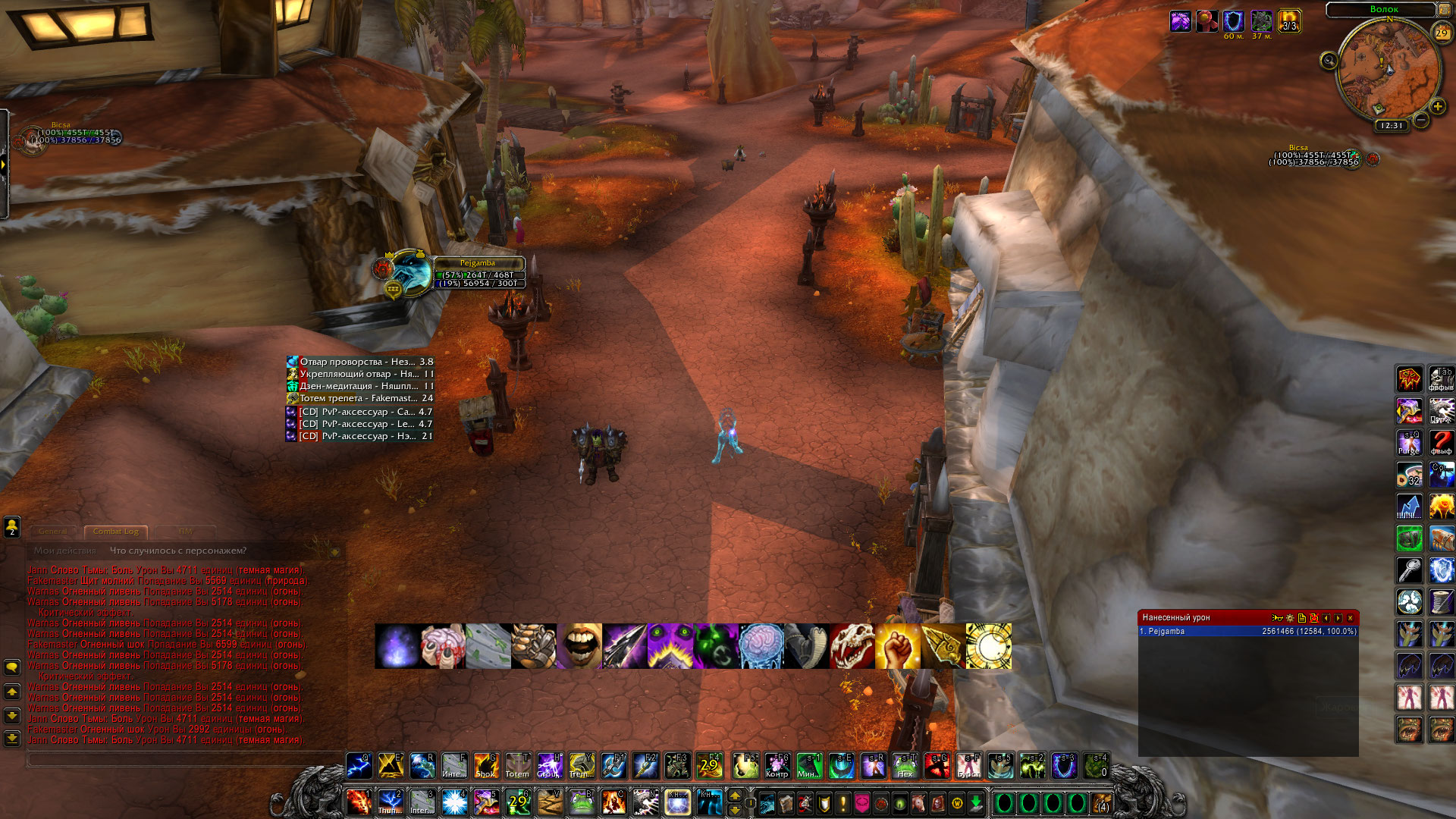The width and height of the screenshot is (1456, 819).
Task: Use the Totem action bar button
Action: tap(517, 766)
